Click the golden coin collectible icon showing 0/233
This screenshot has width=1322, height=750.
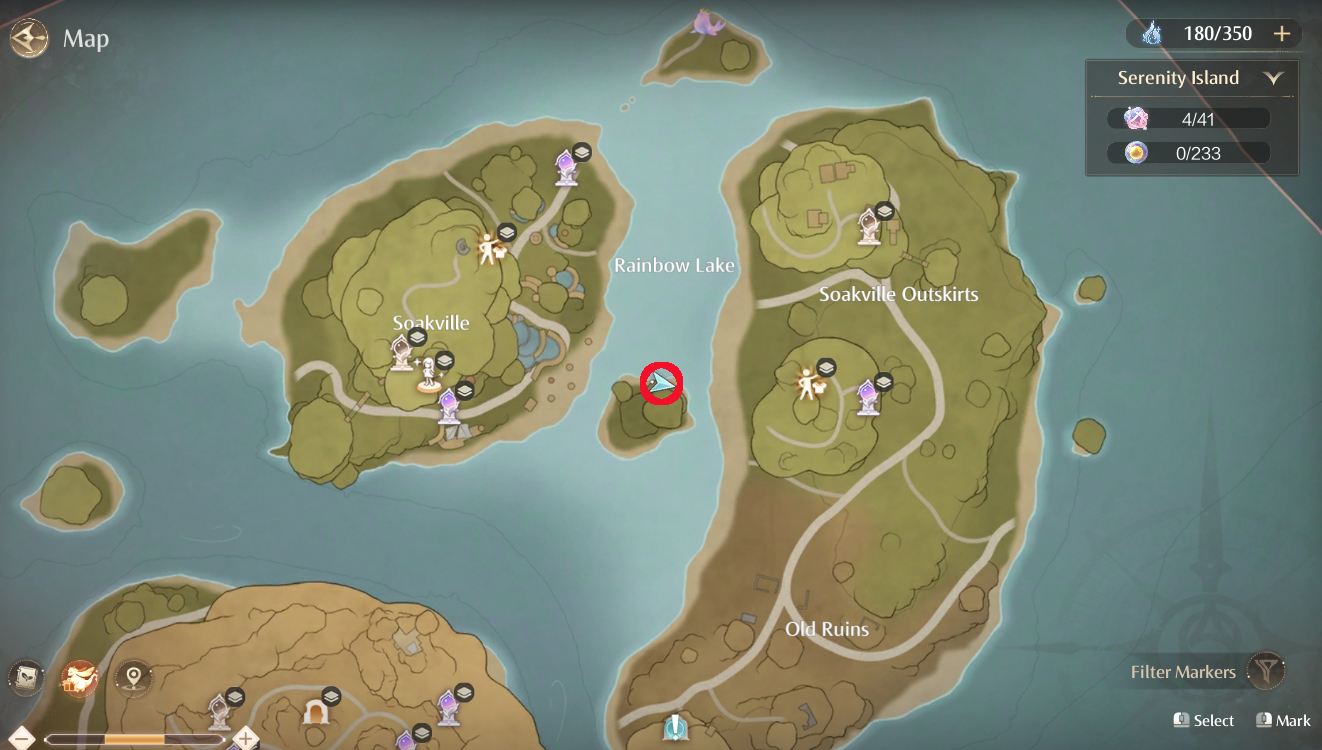click(x=1135, y=152)
